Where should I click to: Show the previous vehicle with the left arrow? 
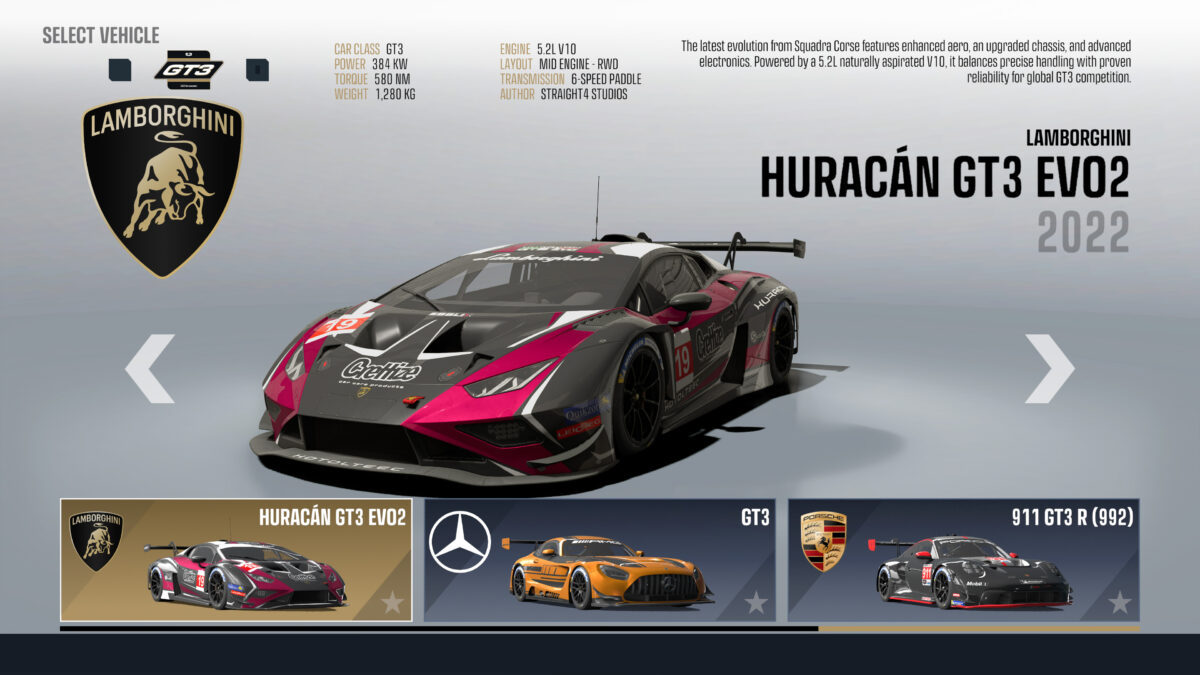[x=149, y=369]
